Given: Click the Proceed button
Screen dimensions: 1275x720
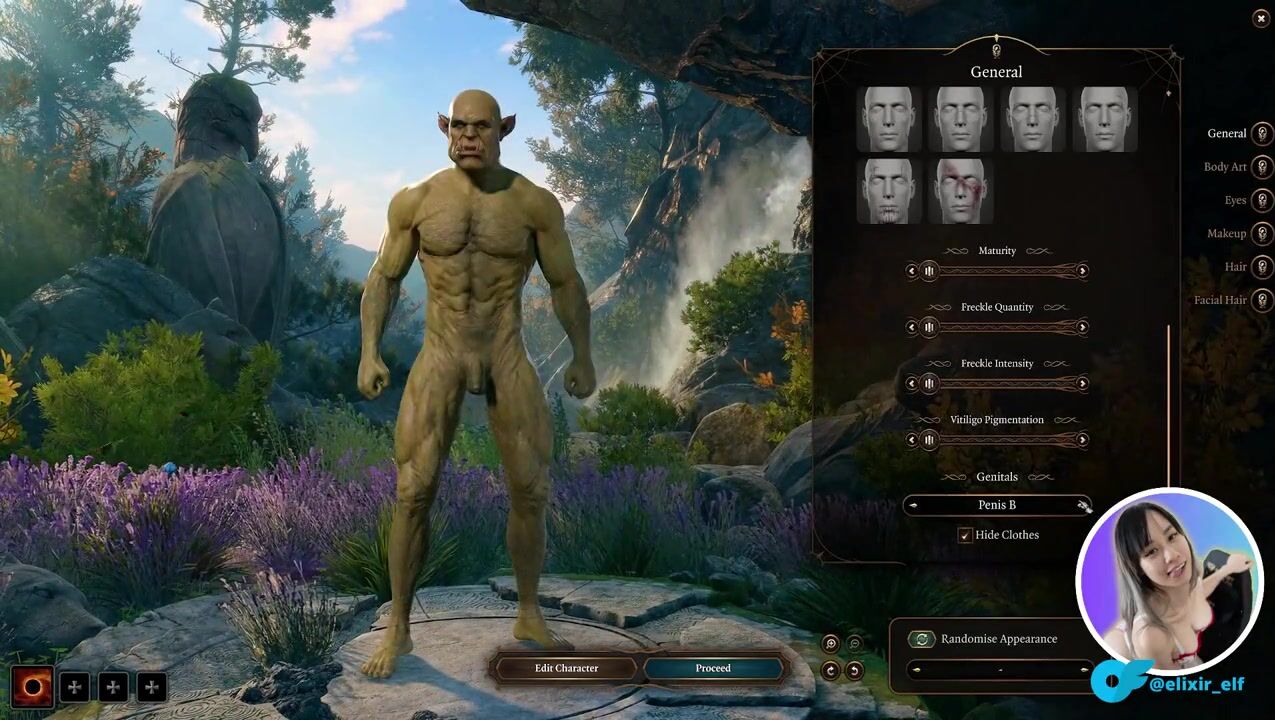Looking at the screenshot, I should pos(713,668).
